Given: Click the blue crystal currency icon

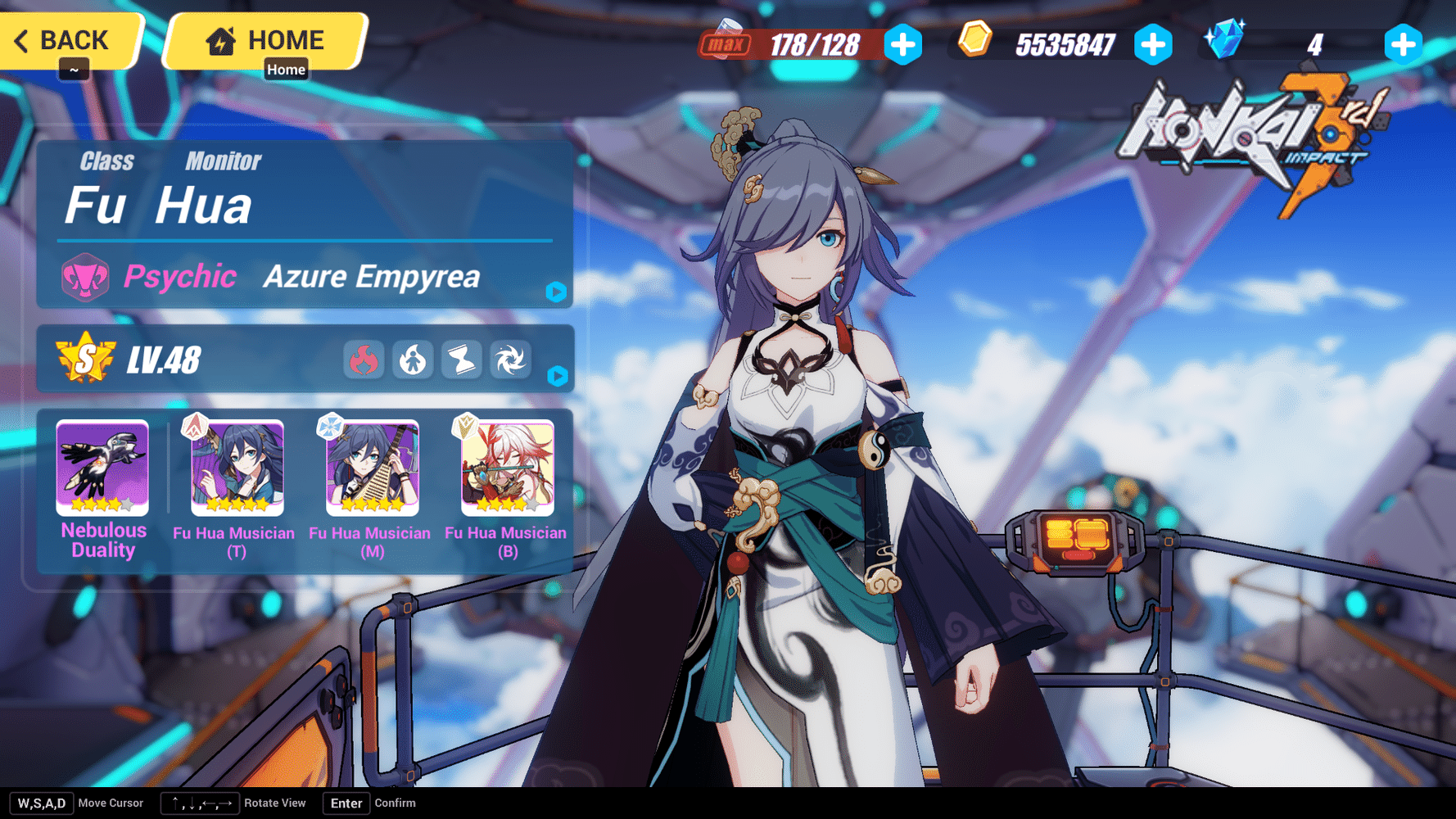Looking at the screenshot, I should [1225, 39].
